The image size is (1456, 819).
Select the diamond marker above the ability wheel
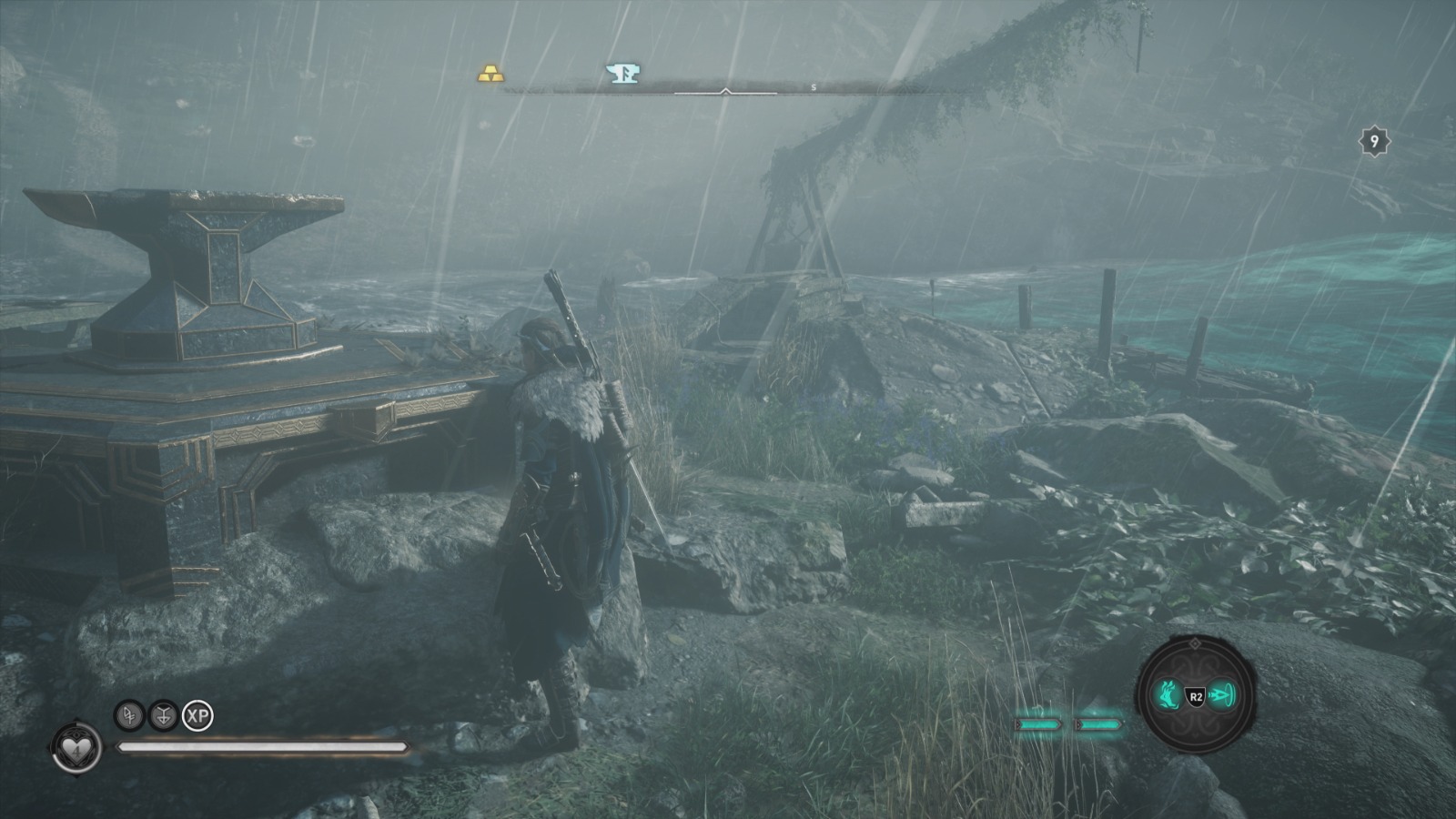pyautogui.click(x=1195, y=642)
